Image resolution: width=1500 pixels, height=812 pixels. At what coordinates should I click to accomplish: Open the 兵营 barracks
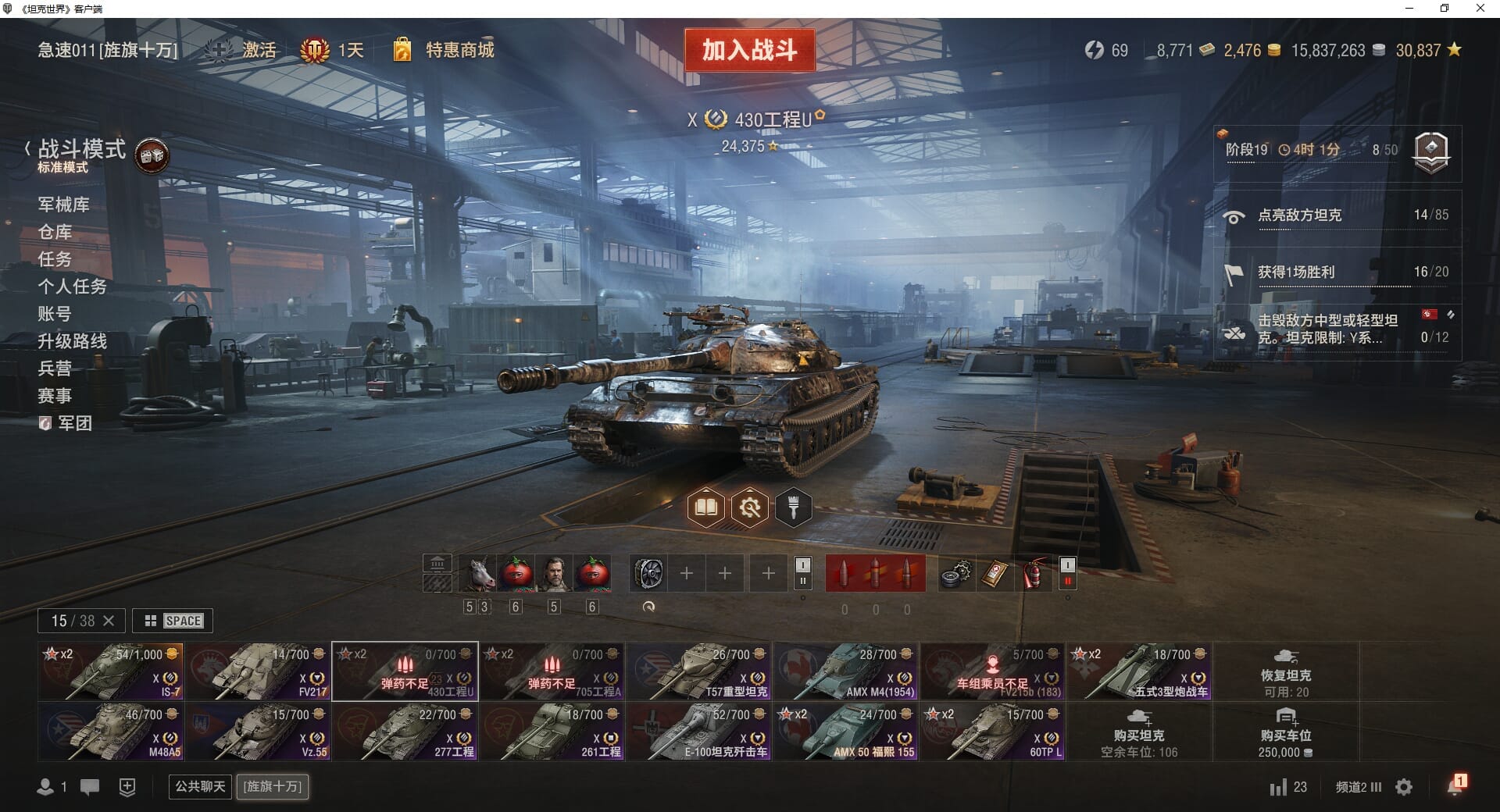coord(55,369)
